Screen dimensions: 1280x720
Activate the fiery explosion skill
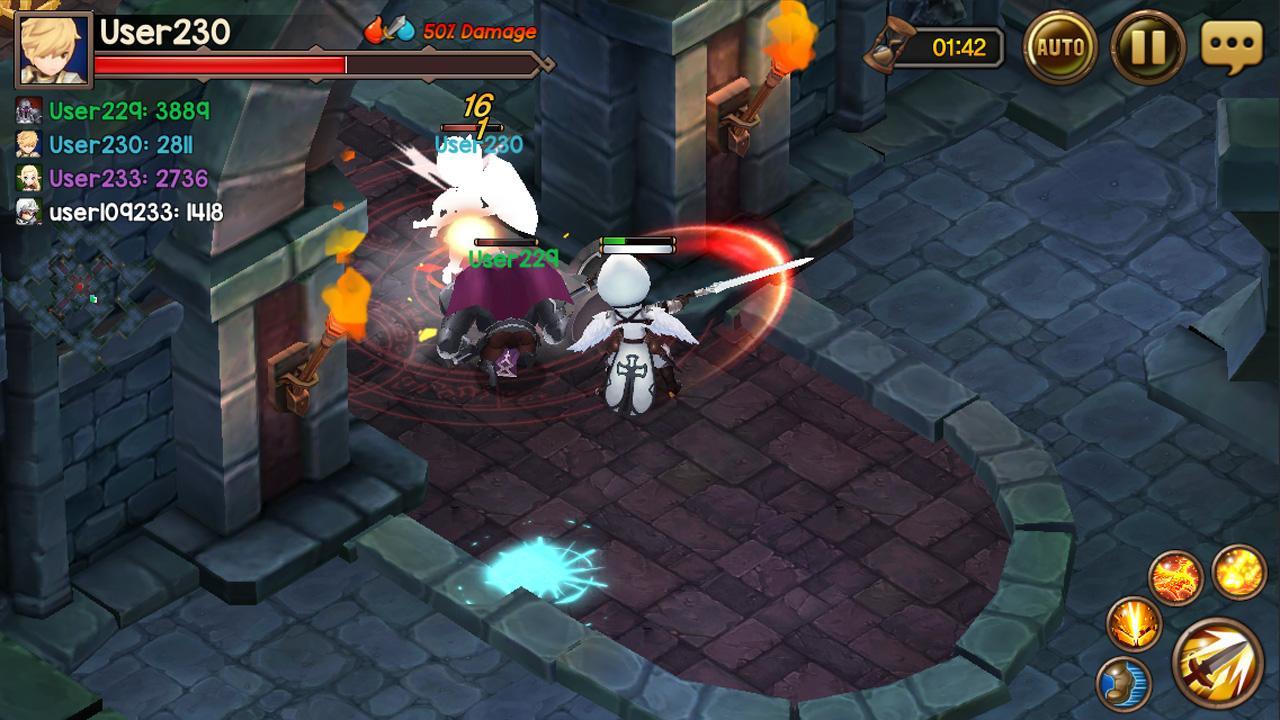tap(1239, 571)
